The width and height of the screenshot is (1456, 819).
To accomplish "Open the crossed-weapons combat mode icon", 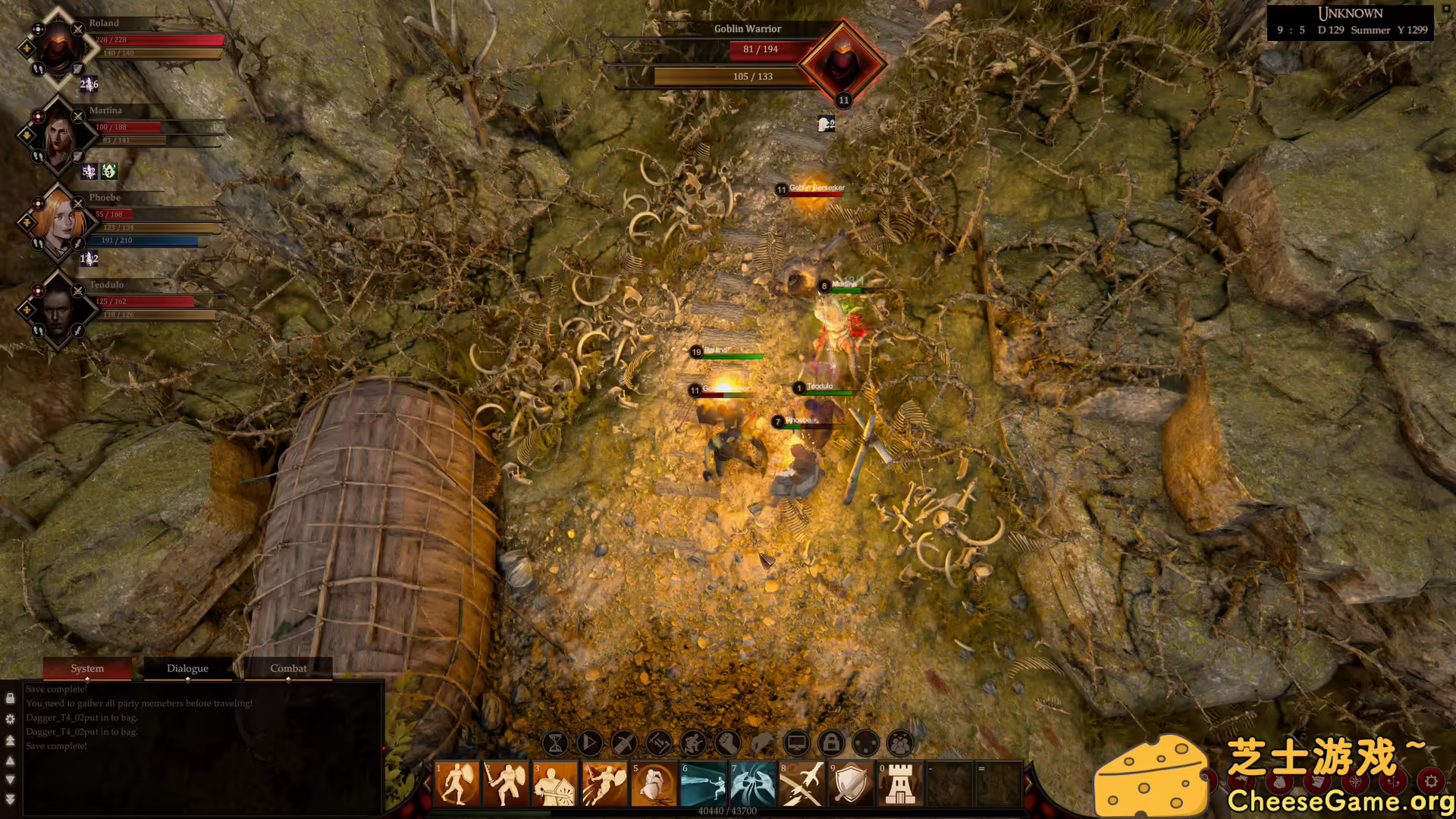I will pos(658,744).
